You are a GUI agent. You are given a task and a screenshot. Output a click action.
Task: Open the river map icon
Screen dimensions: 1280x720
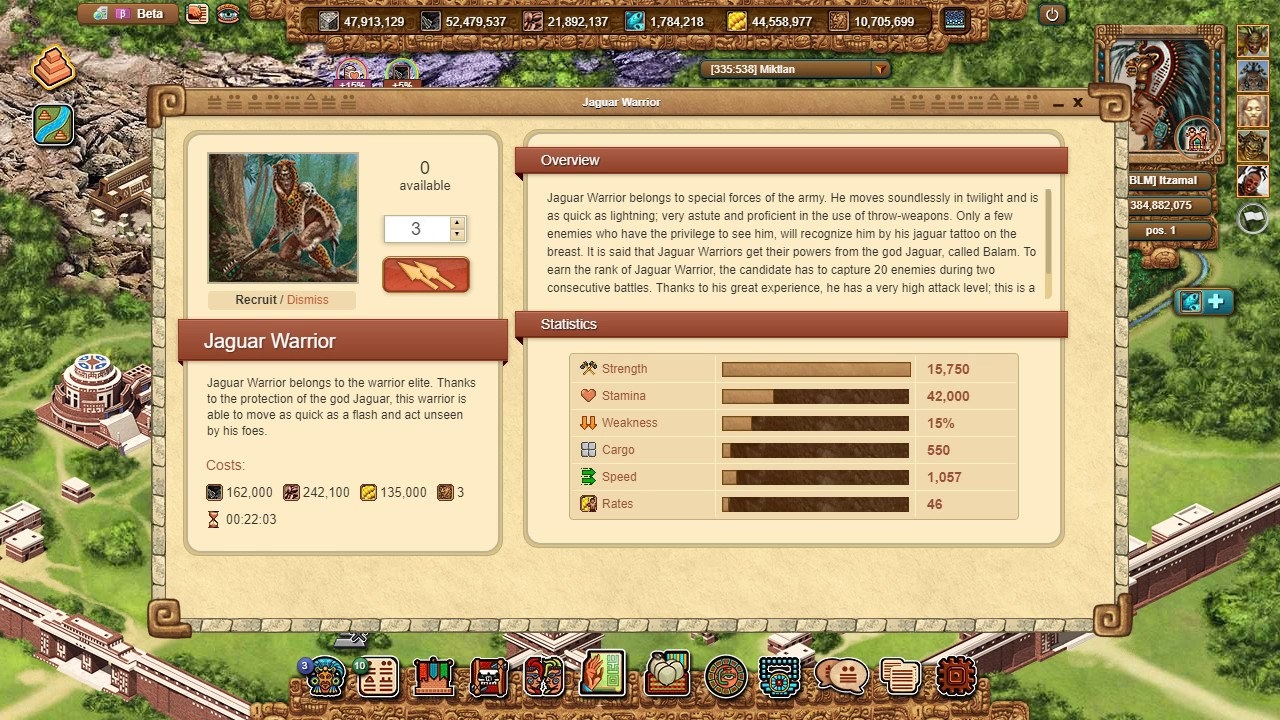tap(53, 124)
